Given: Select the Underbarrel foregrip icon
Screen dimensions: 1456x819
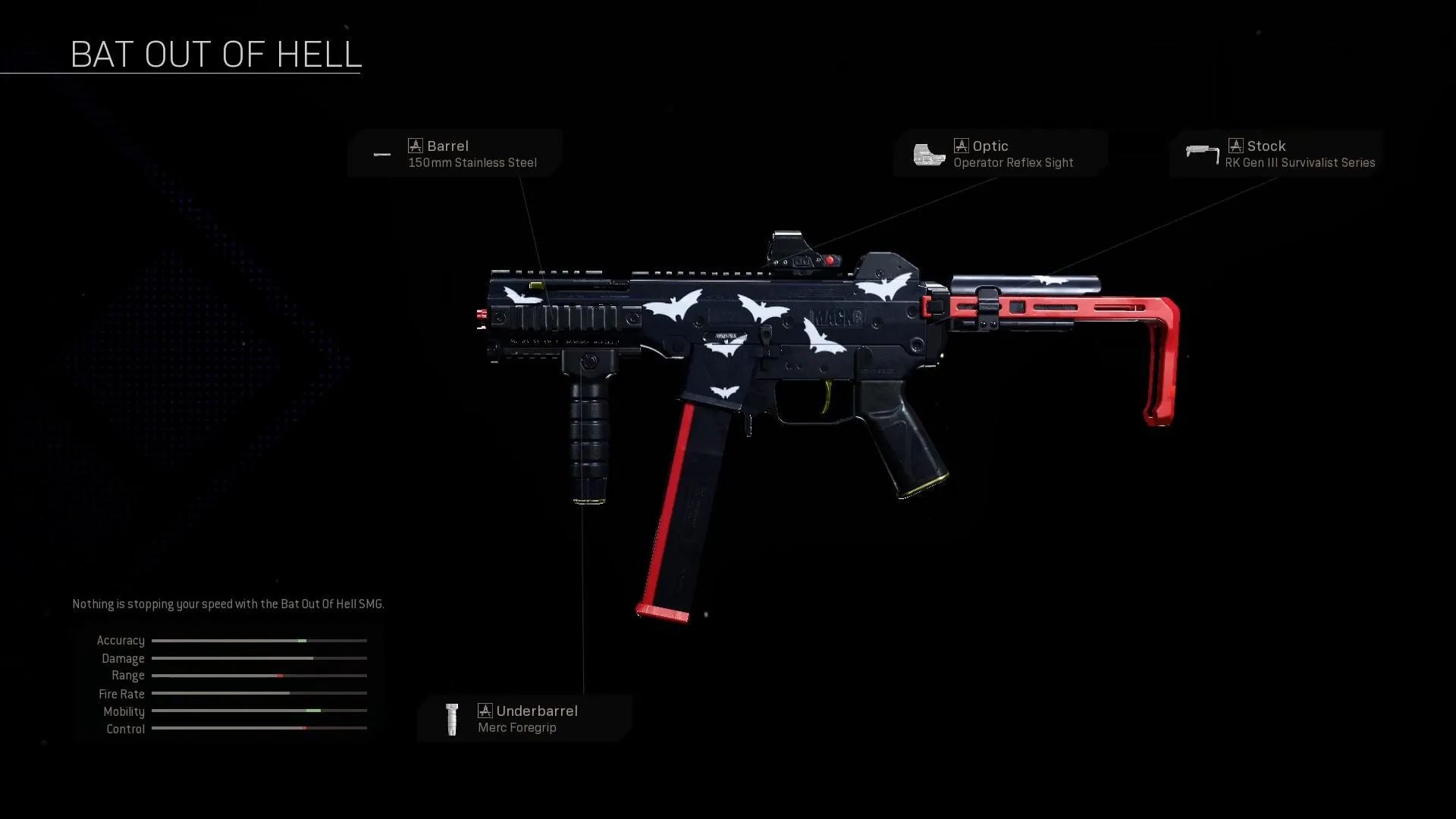Looking at the screenshot, I should coord(452,719).
